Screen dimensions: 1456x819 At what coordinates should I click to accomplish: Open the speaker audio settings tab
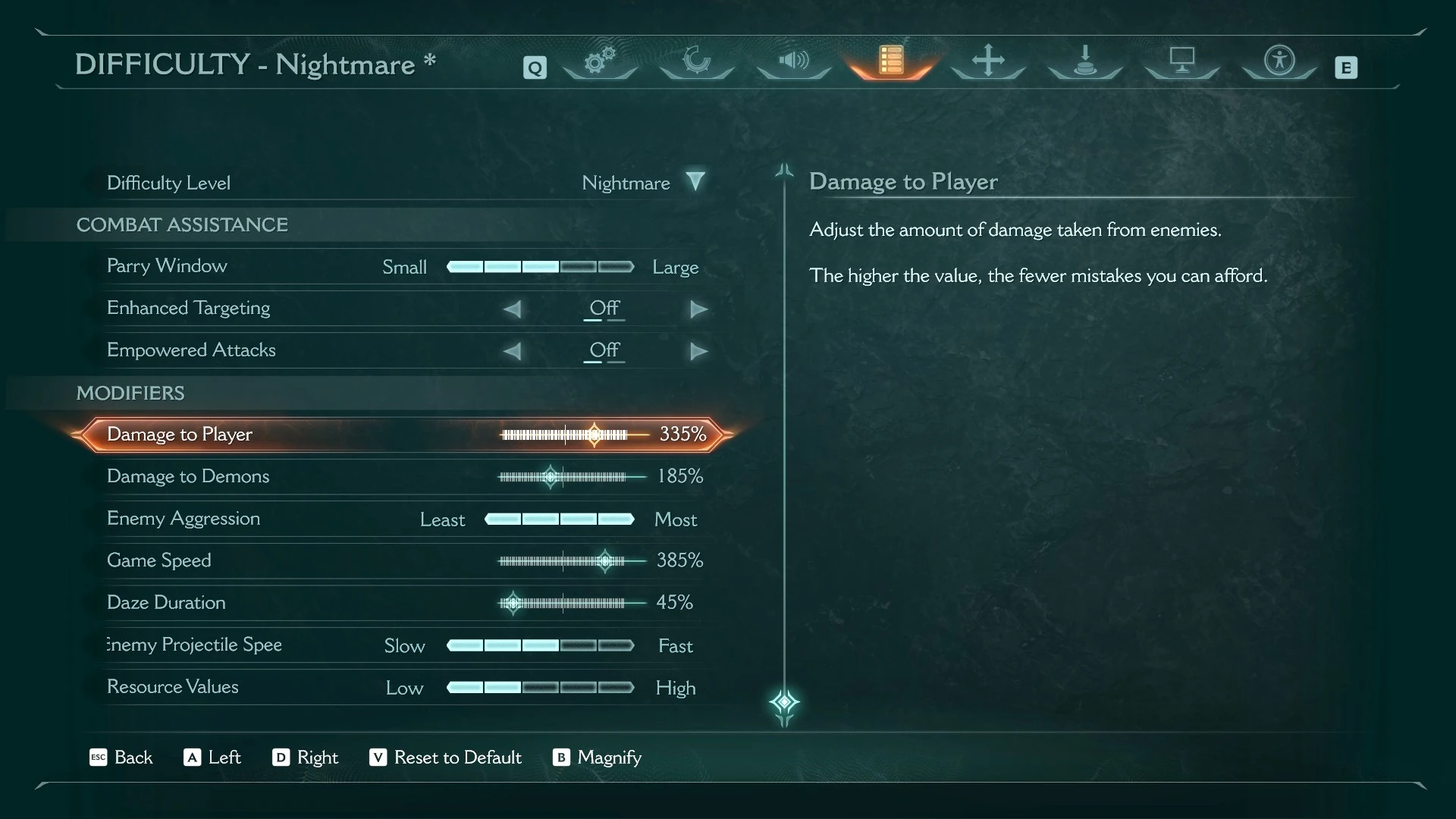[793, 61]
